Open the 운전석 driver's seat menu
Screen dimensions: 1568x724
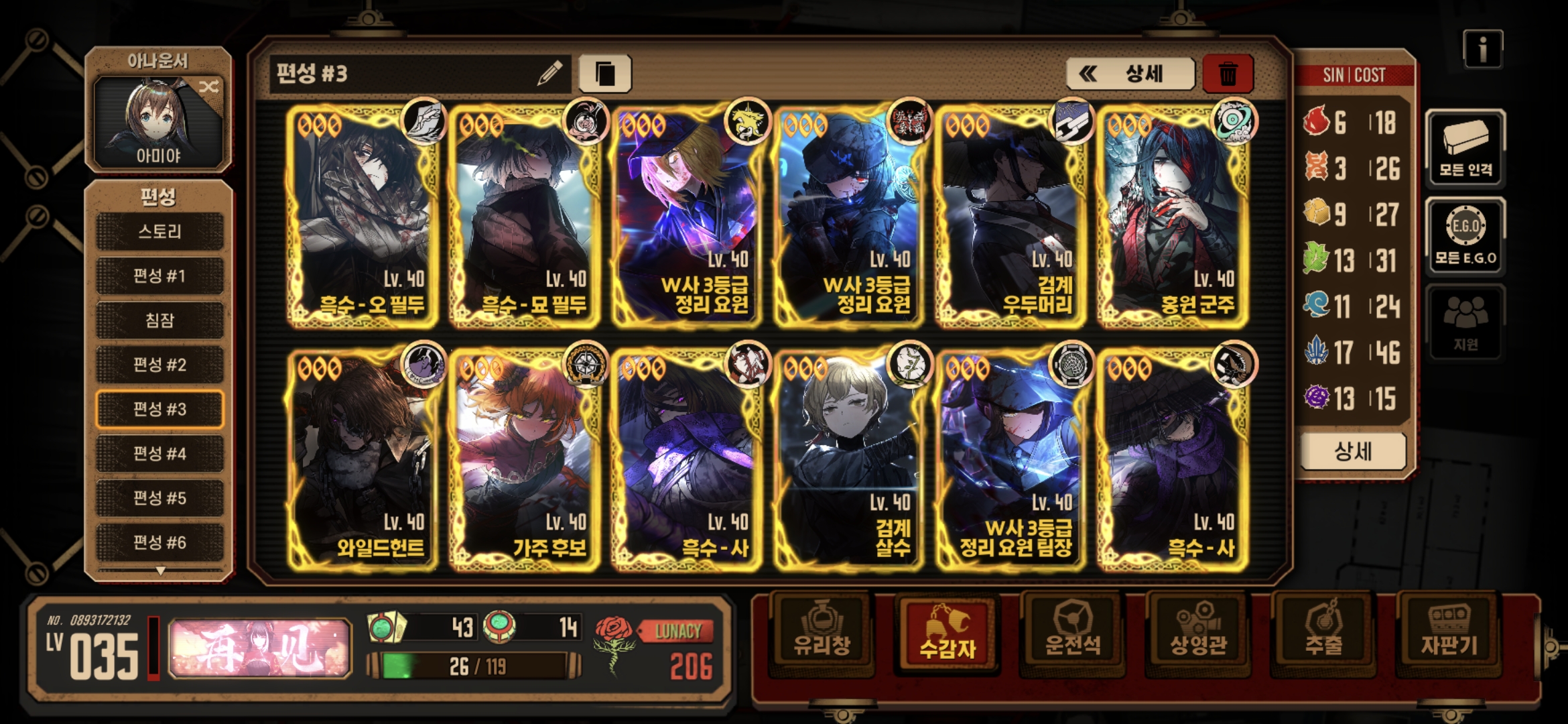pyautogui.click(x=1072, y=633)
